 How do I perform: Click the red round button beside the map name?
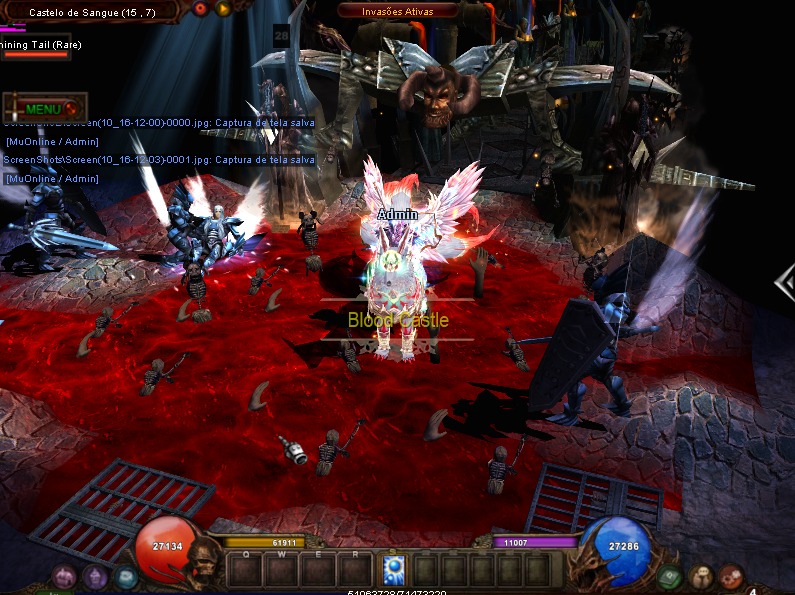(200, 9)
